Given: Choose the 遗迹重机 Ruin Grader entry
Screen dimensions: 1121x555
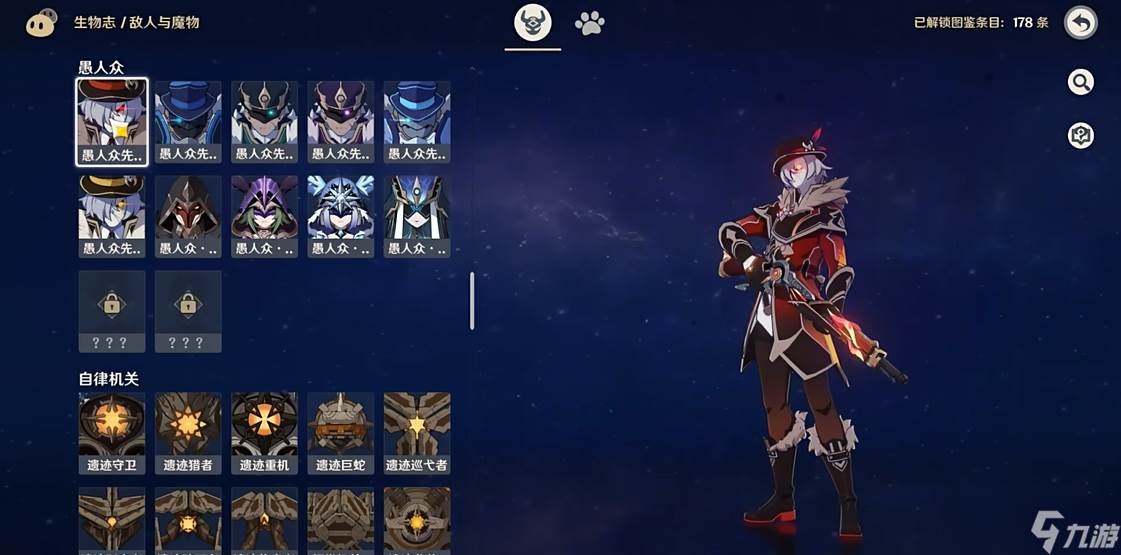Looking at the screenshot, I should [x=265, y=432].
